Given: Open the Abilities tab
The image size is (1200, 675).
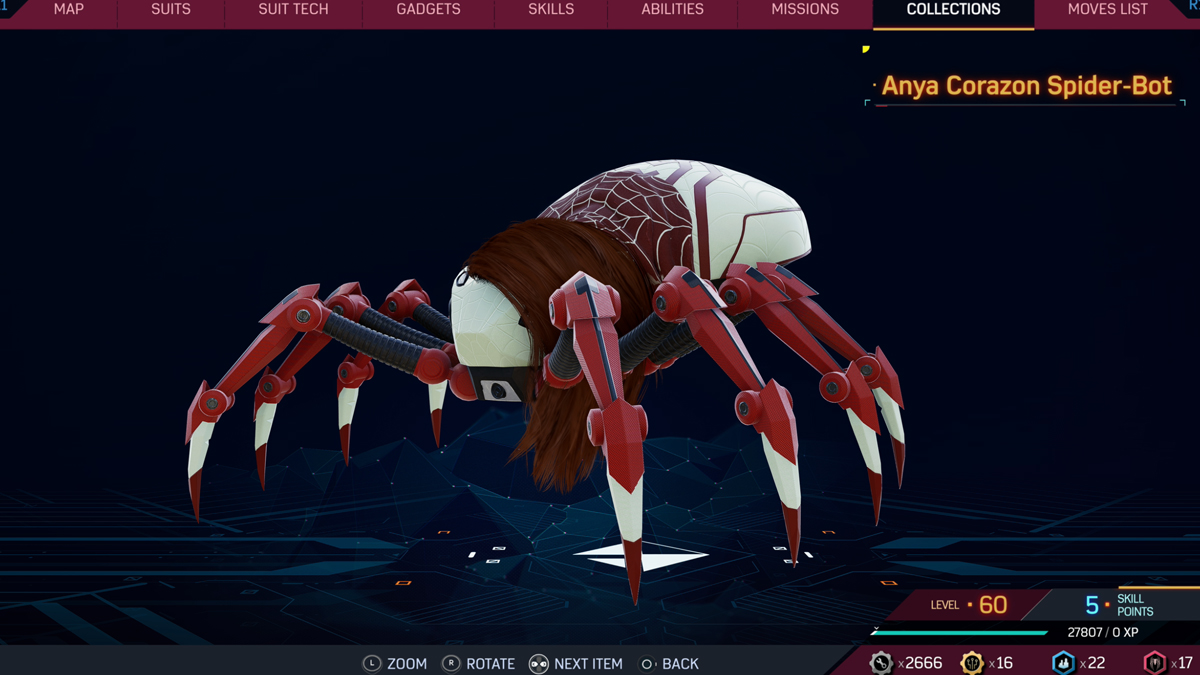Looking at the screenshot, I should (x=672, y=10).
